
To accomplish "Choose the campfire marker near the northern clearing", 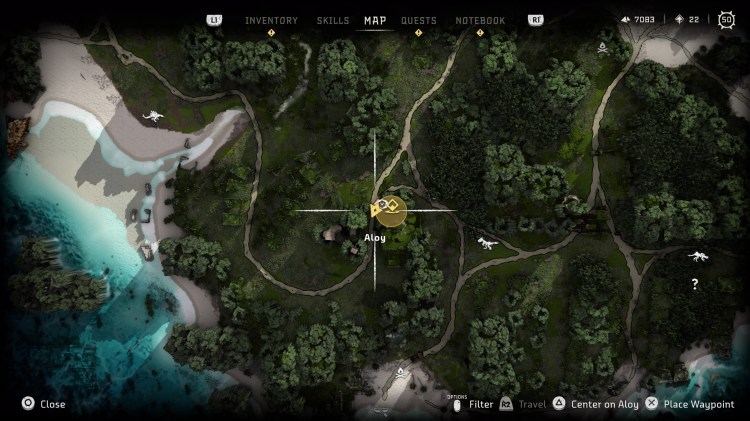I will tap(603, 47).
